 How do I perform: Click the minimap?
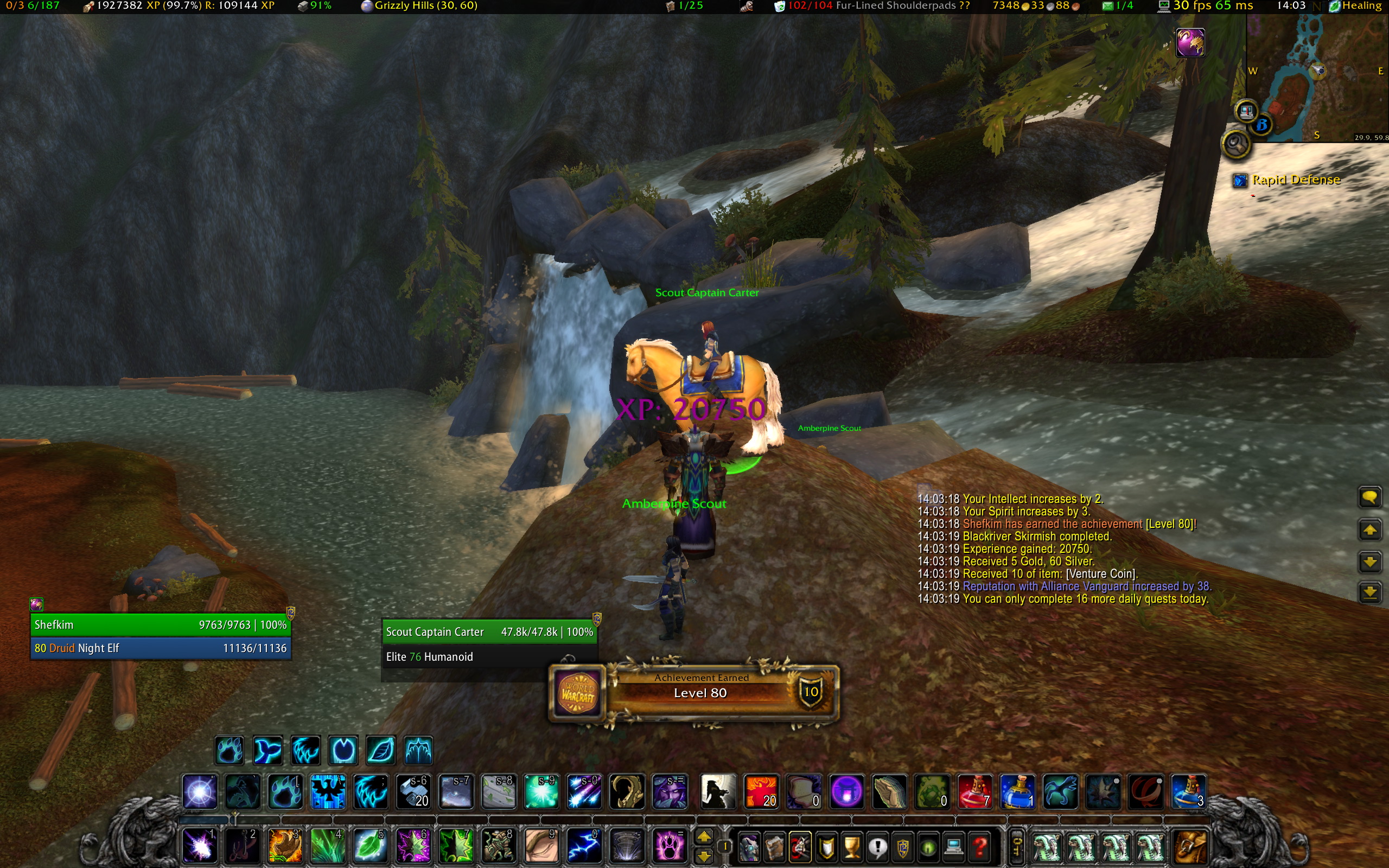[x=1317, y=78]
